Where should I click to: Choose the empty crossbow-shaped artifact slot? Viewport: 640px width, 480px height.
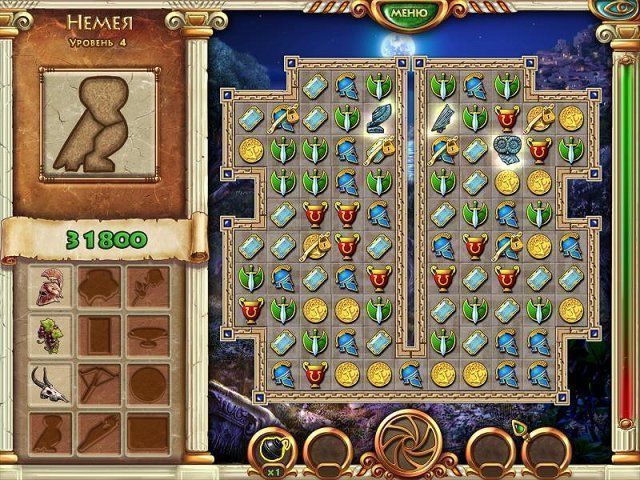tap(100, 382)
